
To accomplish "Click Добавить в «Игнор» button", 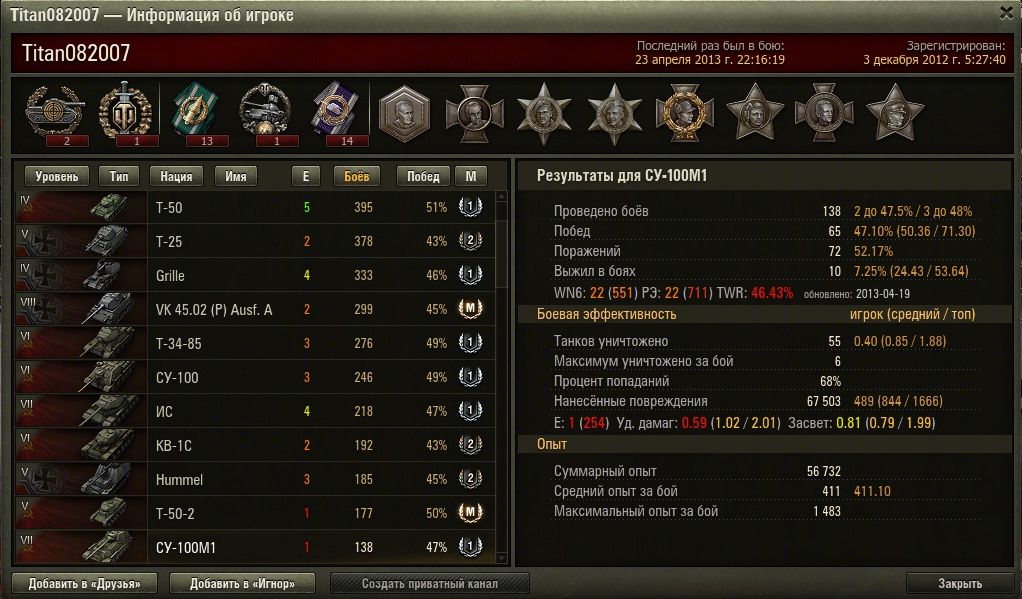I will point(243,583).
